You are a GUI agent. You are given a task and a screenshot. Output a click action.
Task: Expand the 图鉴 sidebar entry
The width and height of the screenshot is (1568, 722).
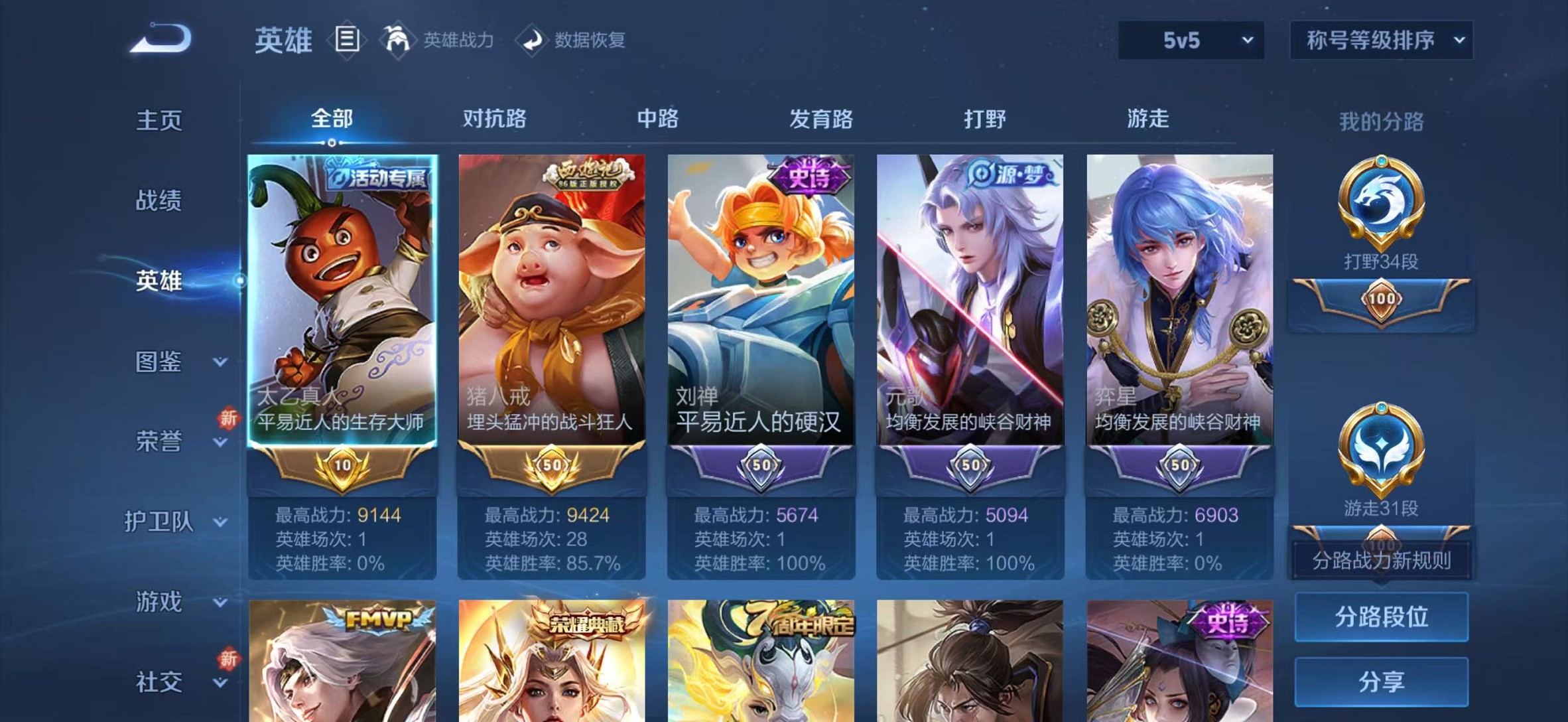point(159,362)
